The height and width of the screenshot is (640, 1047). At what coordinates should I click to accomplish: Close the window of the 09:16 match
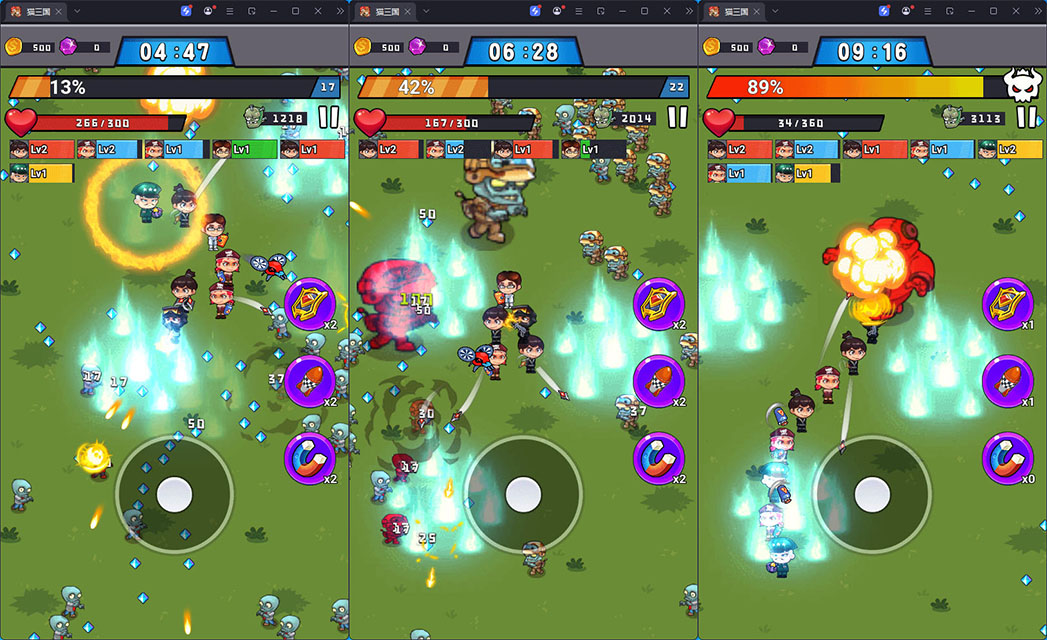[1016, 11]
